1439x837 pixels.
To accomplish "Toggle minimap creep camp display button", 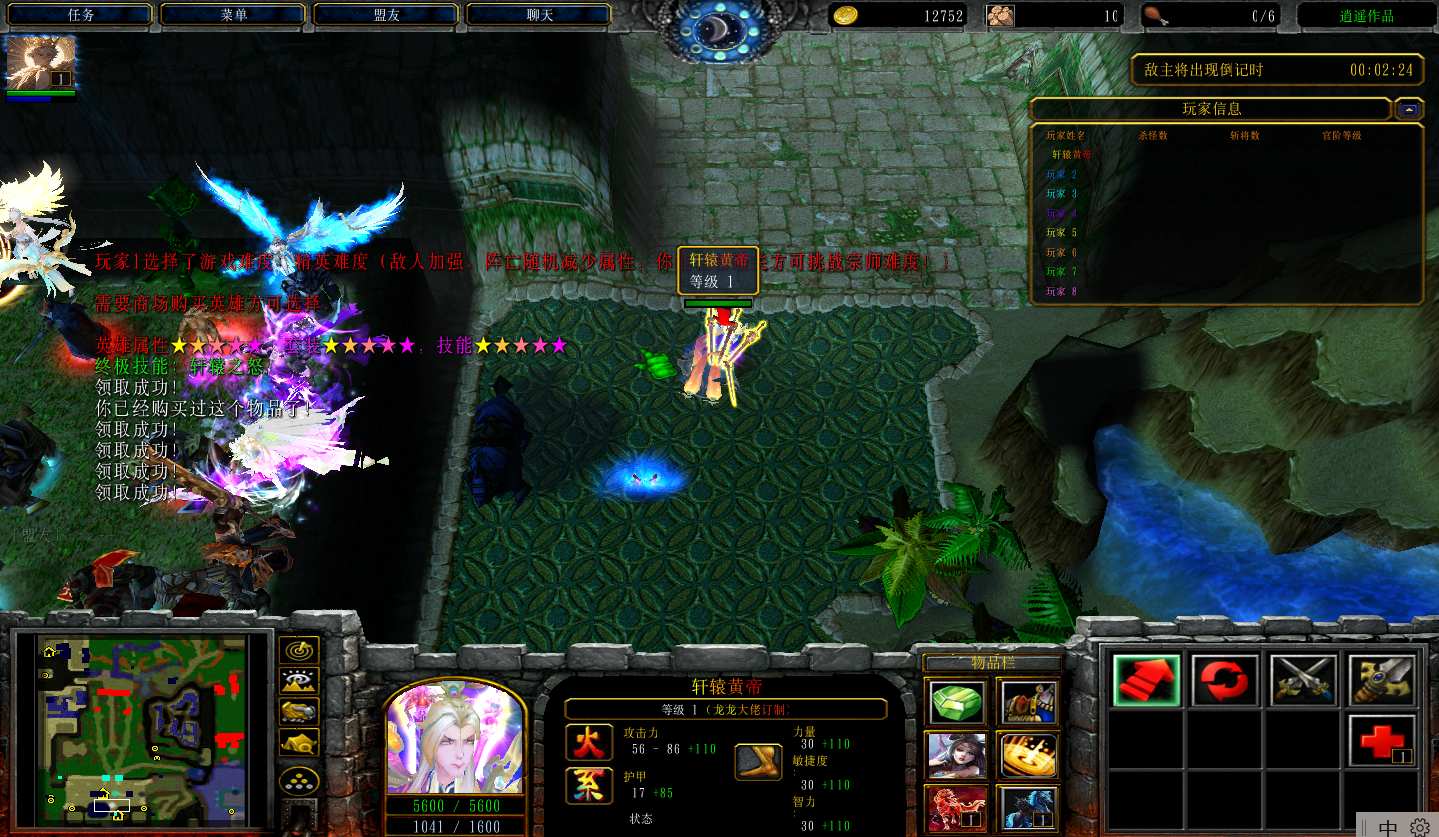I will tap(299, 743).
